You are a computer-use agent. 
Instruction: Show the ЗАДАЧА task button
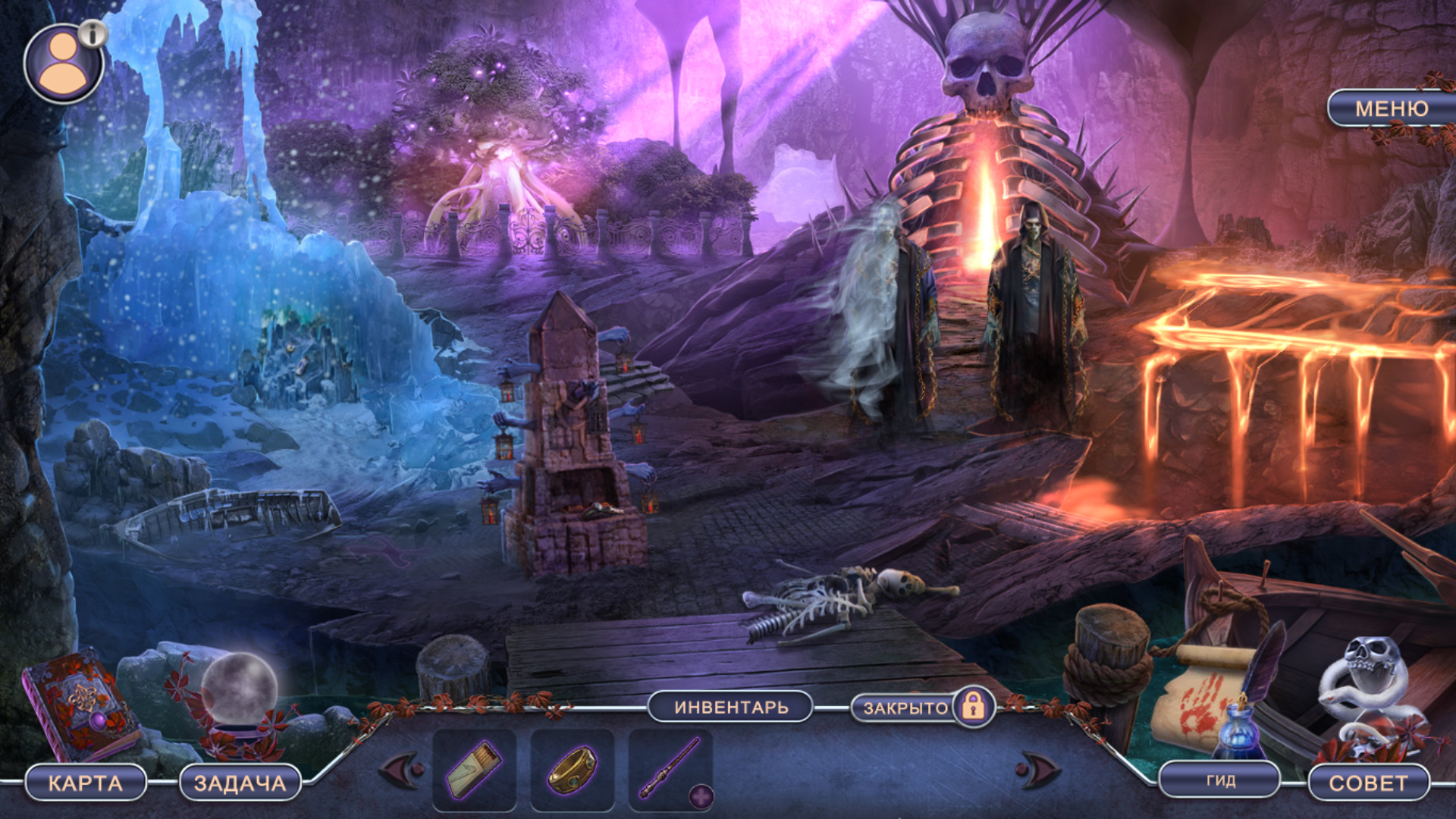(240, 783)
